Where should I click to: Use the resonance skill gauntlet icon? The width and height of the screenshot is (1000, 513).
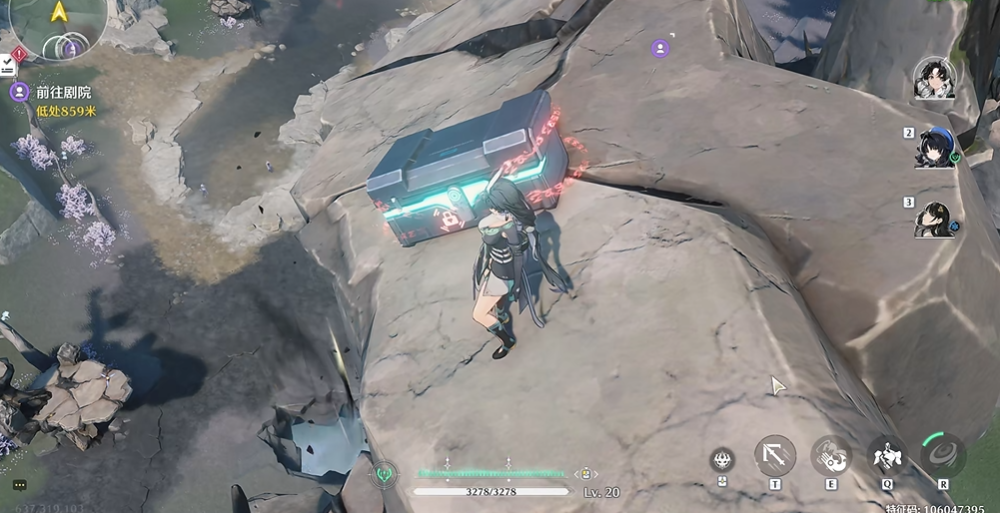(831, 455)
